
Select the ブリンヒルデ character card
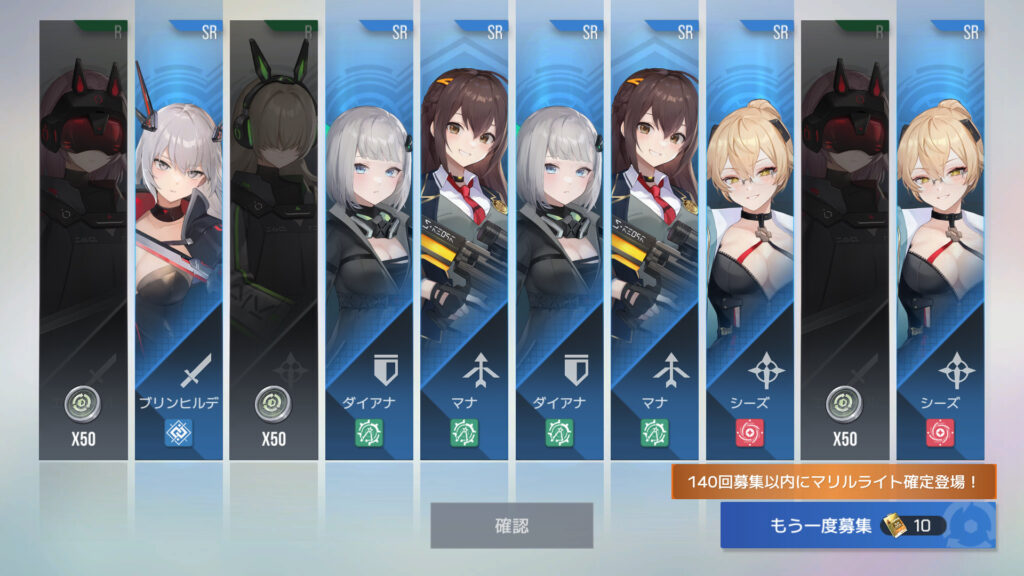(178, 240)
